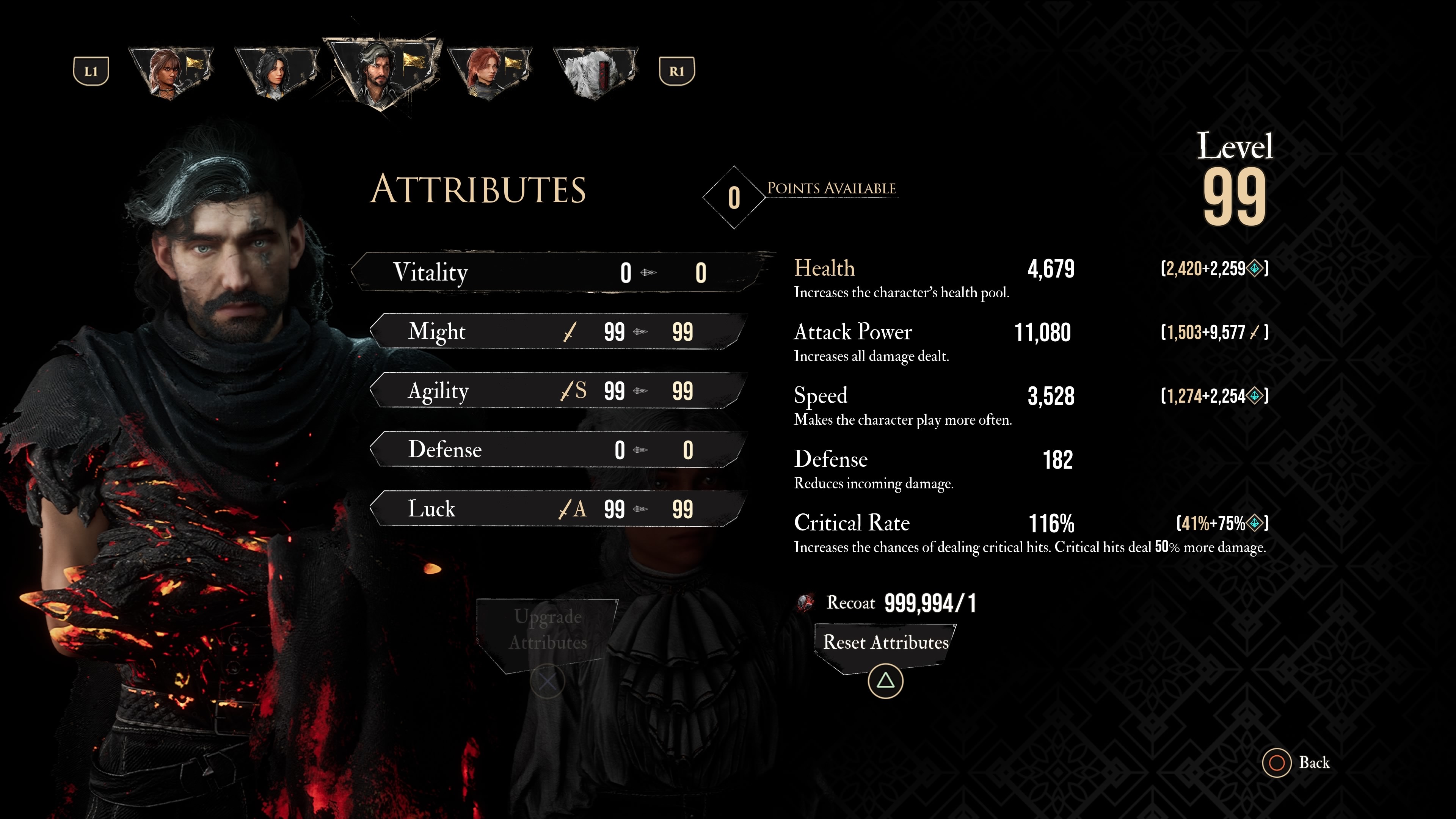The height and width of the screenshot is (819, 1456).
Task: Select the Vitality attribute row
Action: (557, 273)
